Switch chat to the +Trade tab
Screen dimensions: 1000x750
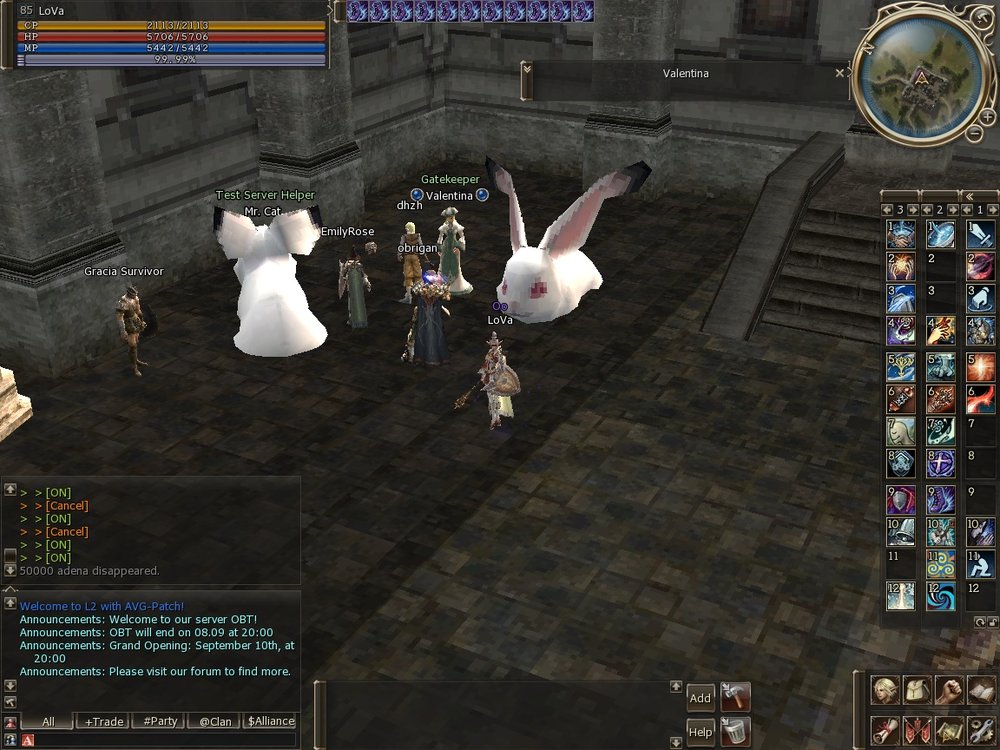(104, 721)
